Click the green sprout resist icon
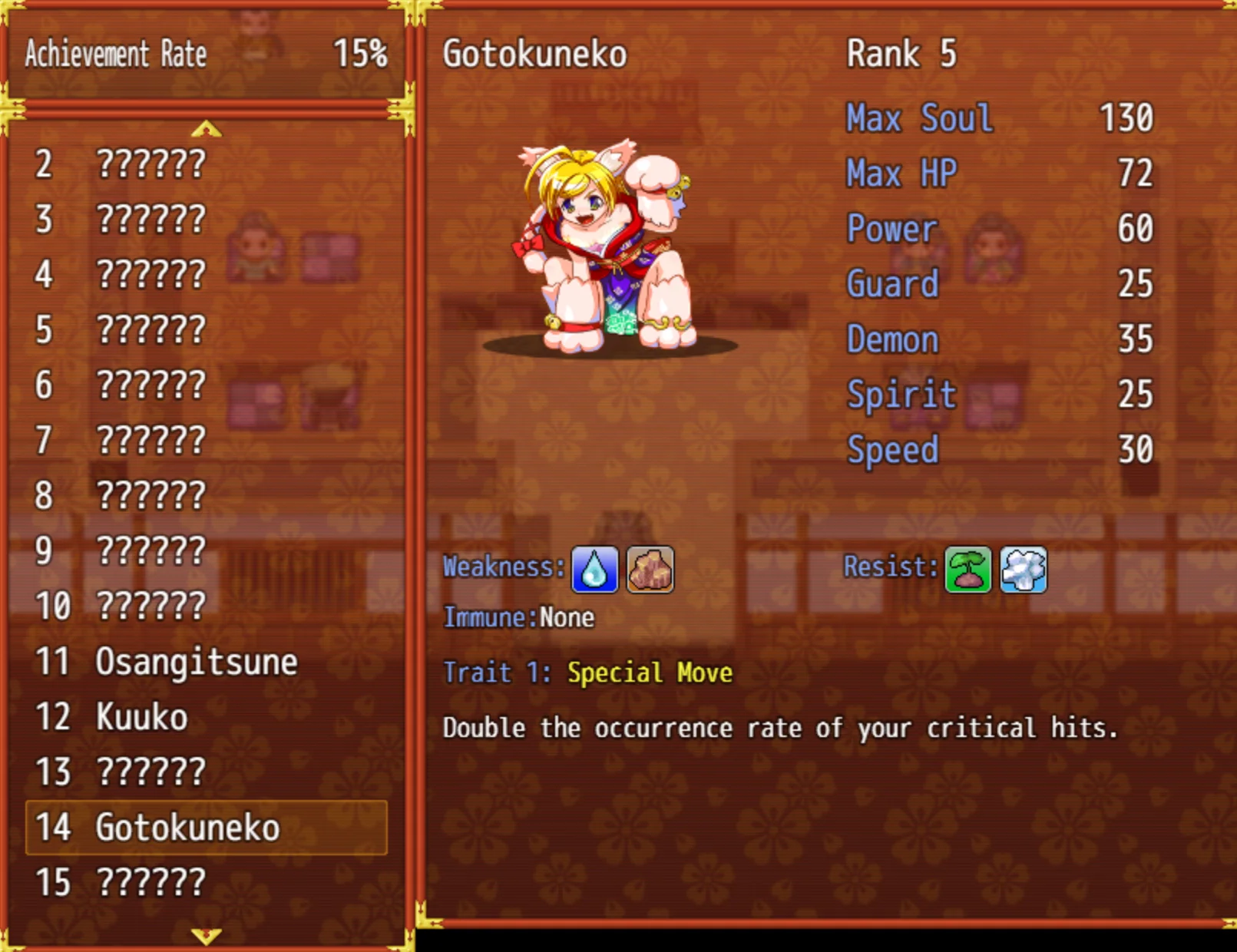 tap(967, 570)
